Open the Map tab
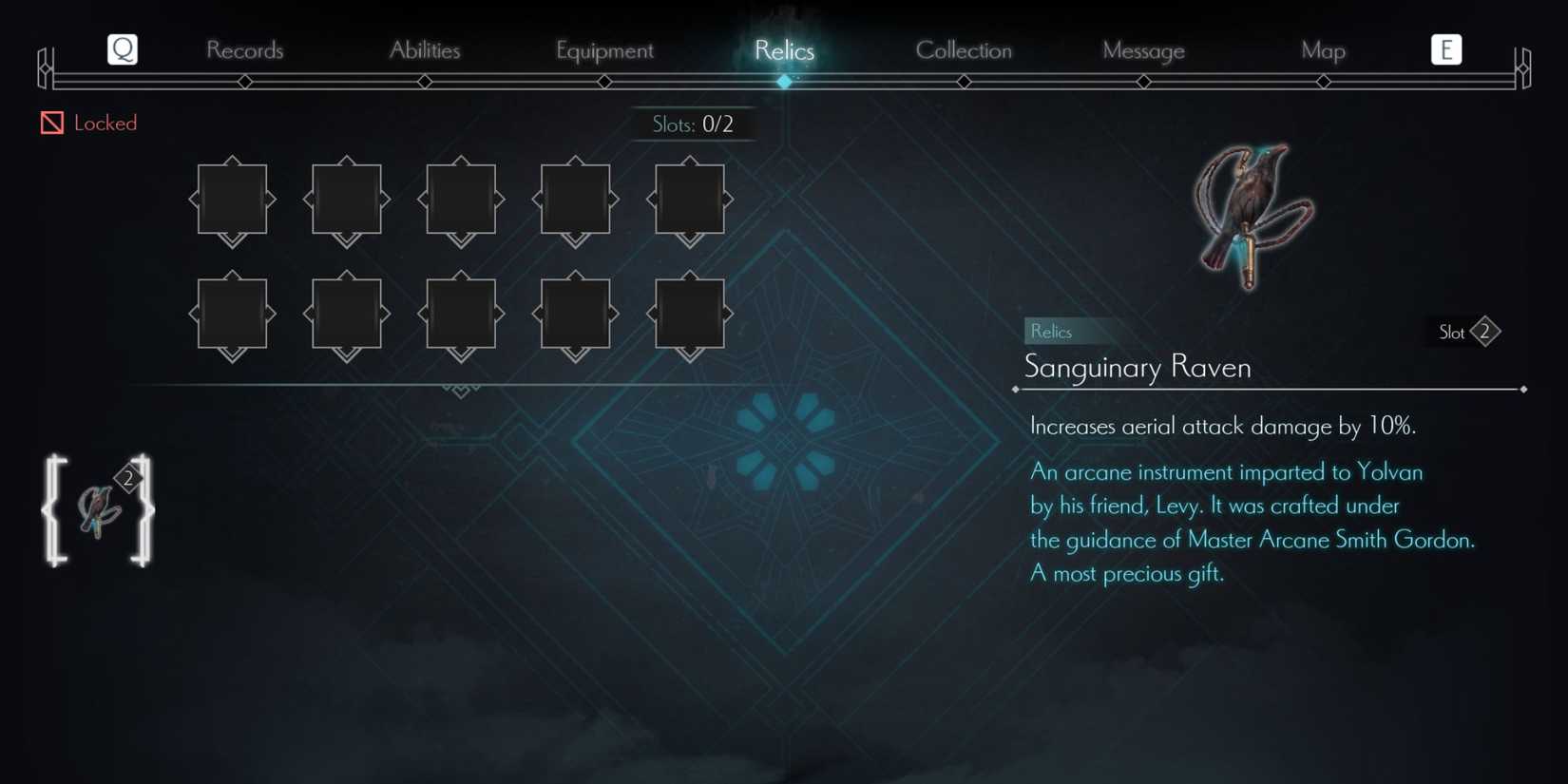1568x784 pixels. click(x=1323, y=50)
